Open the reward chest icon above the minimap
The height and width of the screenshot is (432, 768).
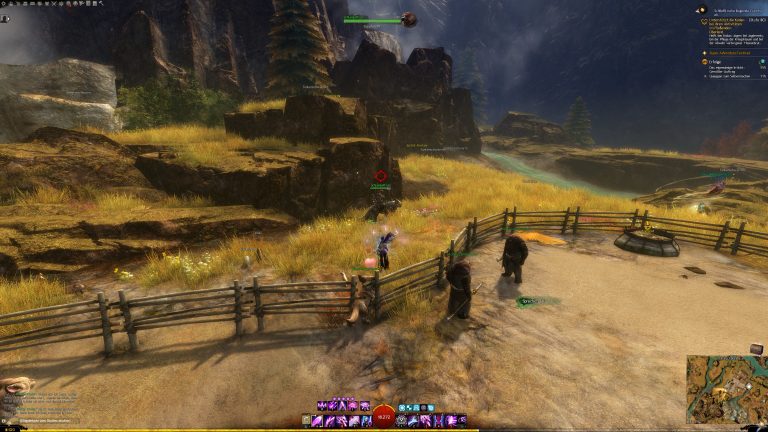click(x=756, y=348)
